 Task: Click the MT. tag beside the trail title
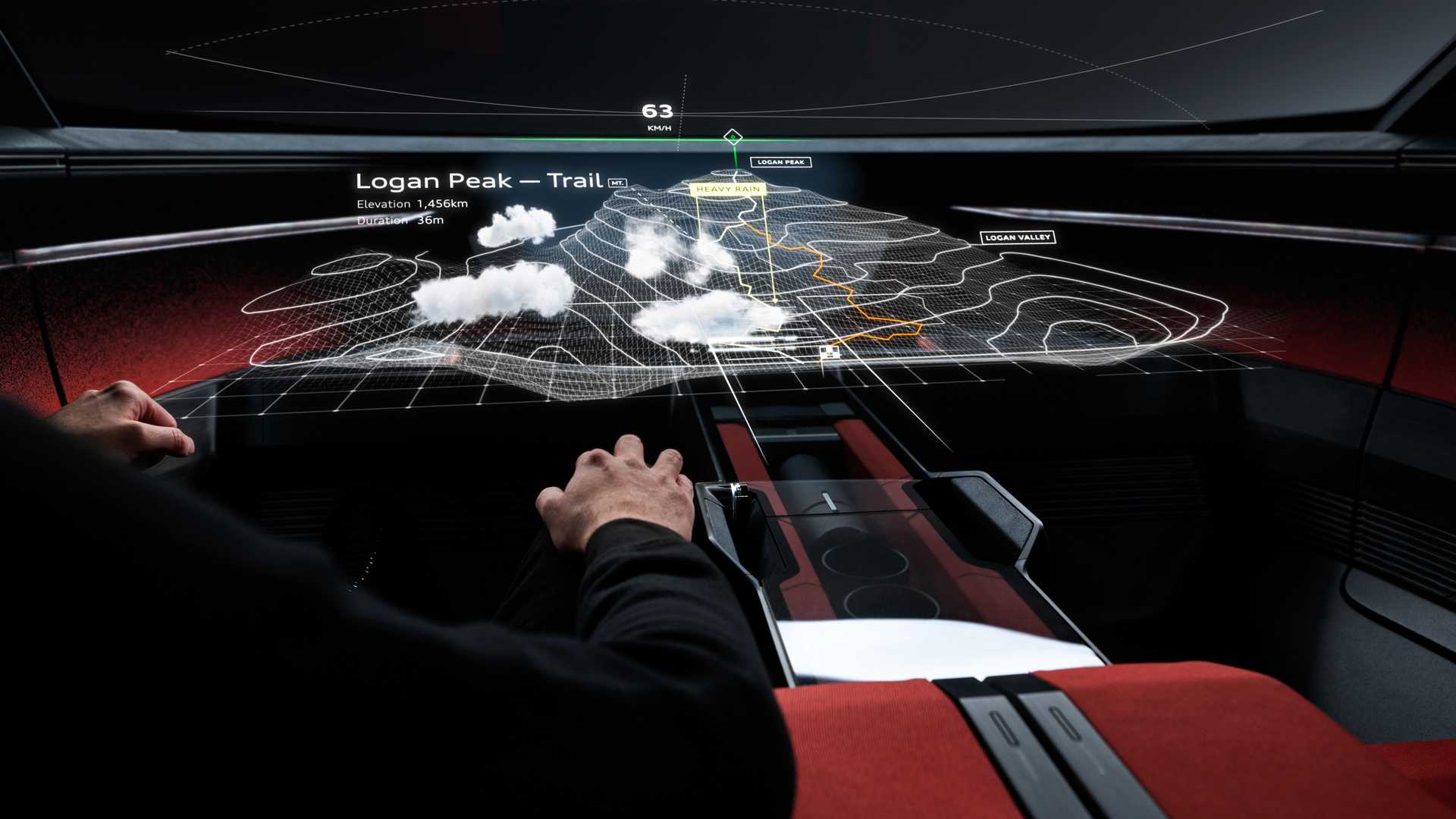(617, 183)
